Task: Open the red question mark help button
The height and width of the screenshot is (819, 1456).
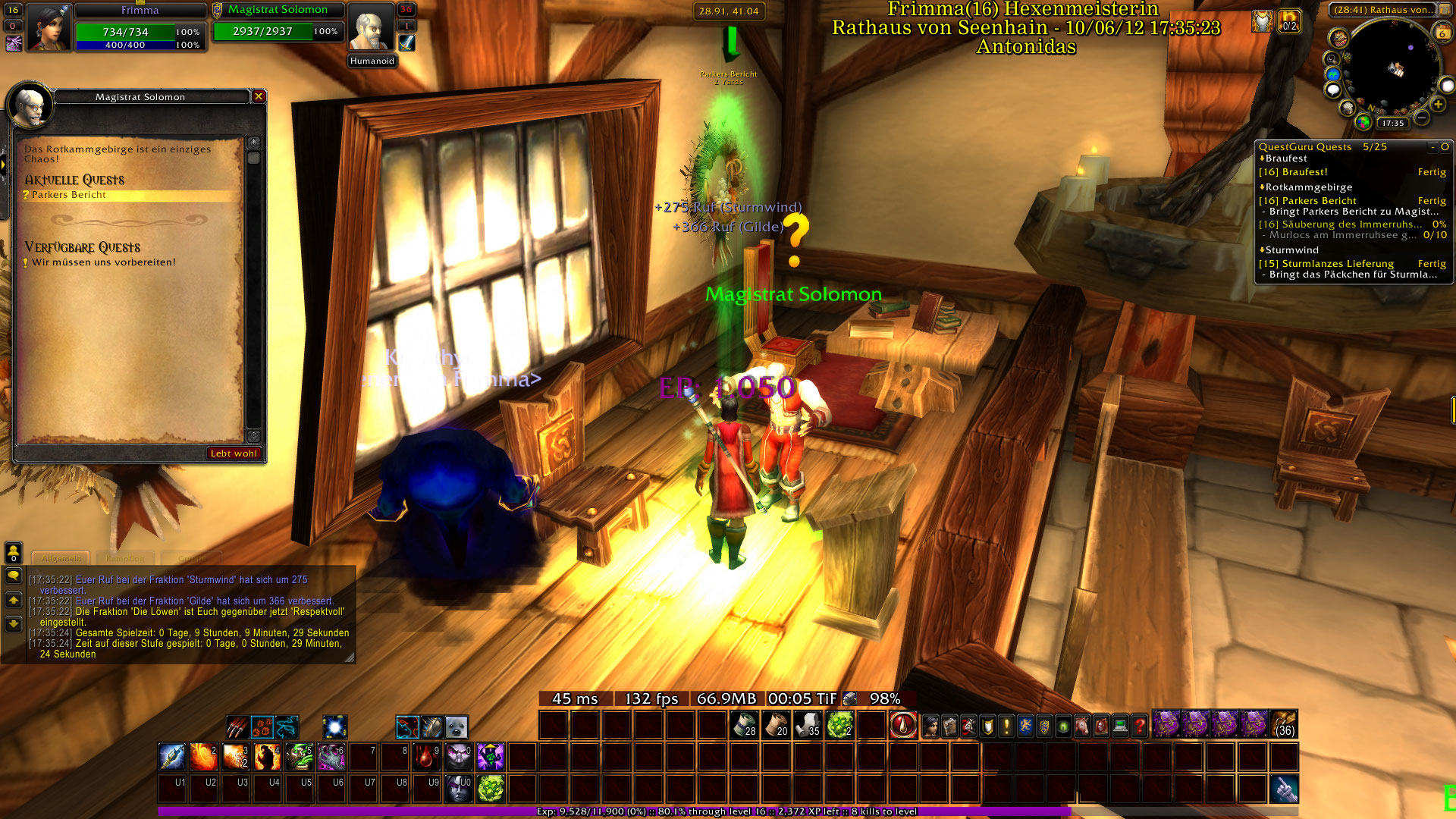Action: (1139, 726)
